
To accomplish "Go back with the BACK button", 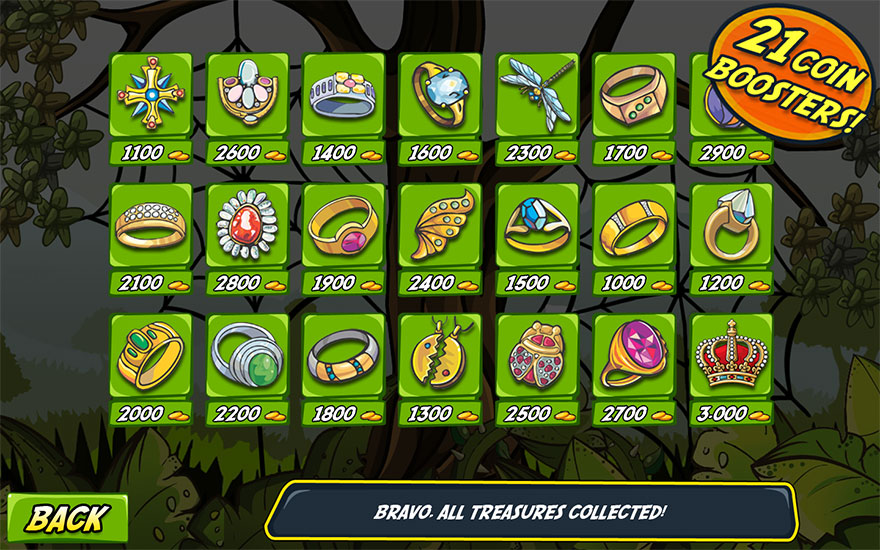I will click(x=67, y=518).
